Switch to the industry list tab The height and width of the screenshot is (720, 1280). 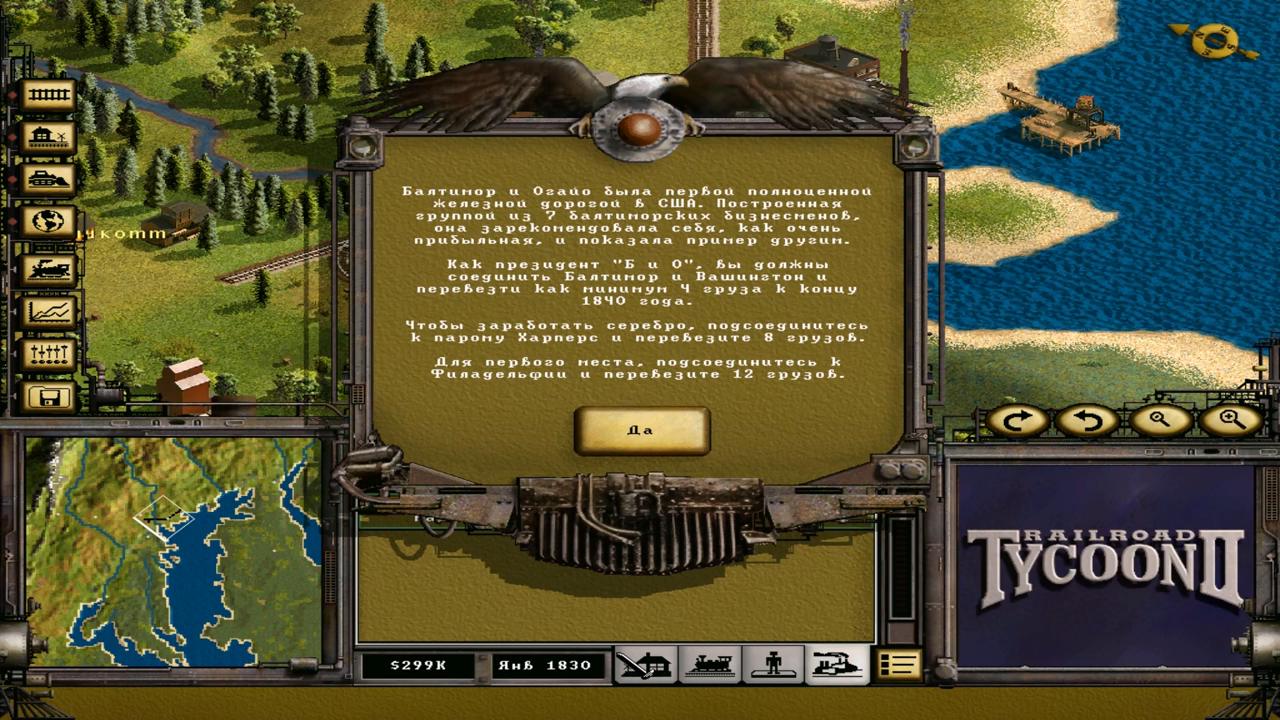coord(836,665)
